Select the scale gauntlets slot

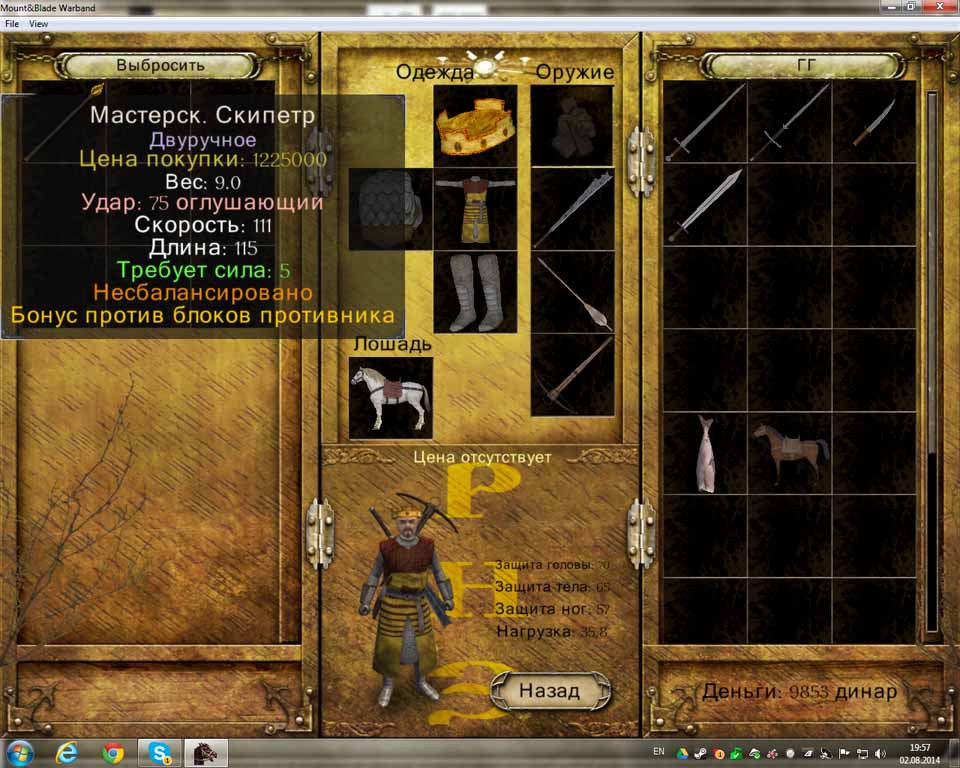390,208
